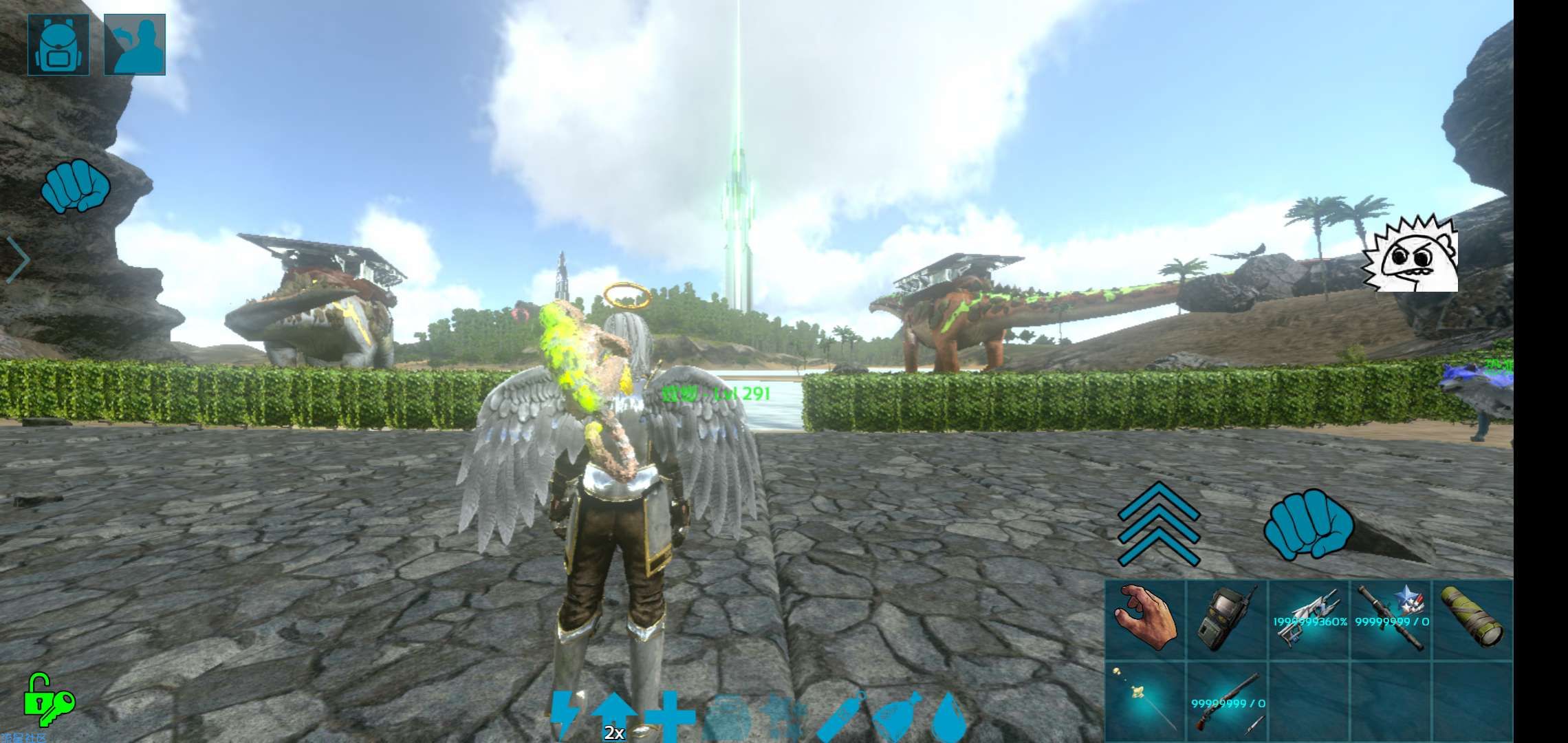Punch with the fist button beside jump chevrons

point(1308,524)
